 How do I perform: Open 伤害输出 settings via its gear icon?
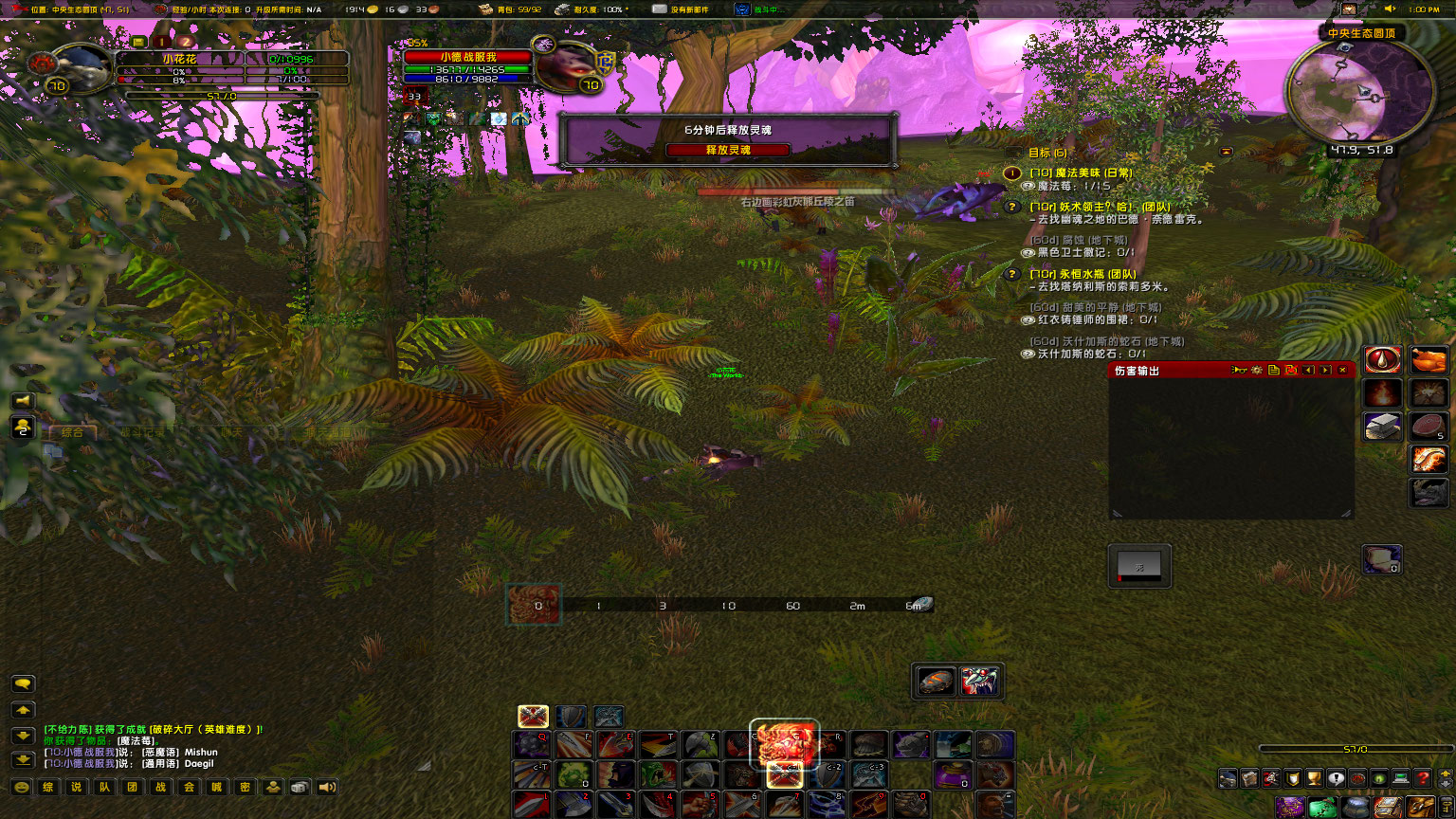point(1257,371)
